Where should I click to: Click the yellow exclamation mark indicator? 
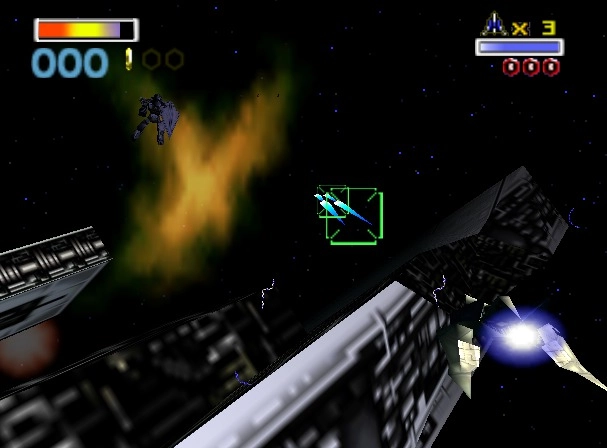(x=129, y=60)
